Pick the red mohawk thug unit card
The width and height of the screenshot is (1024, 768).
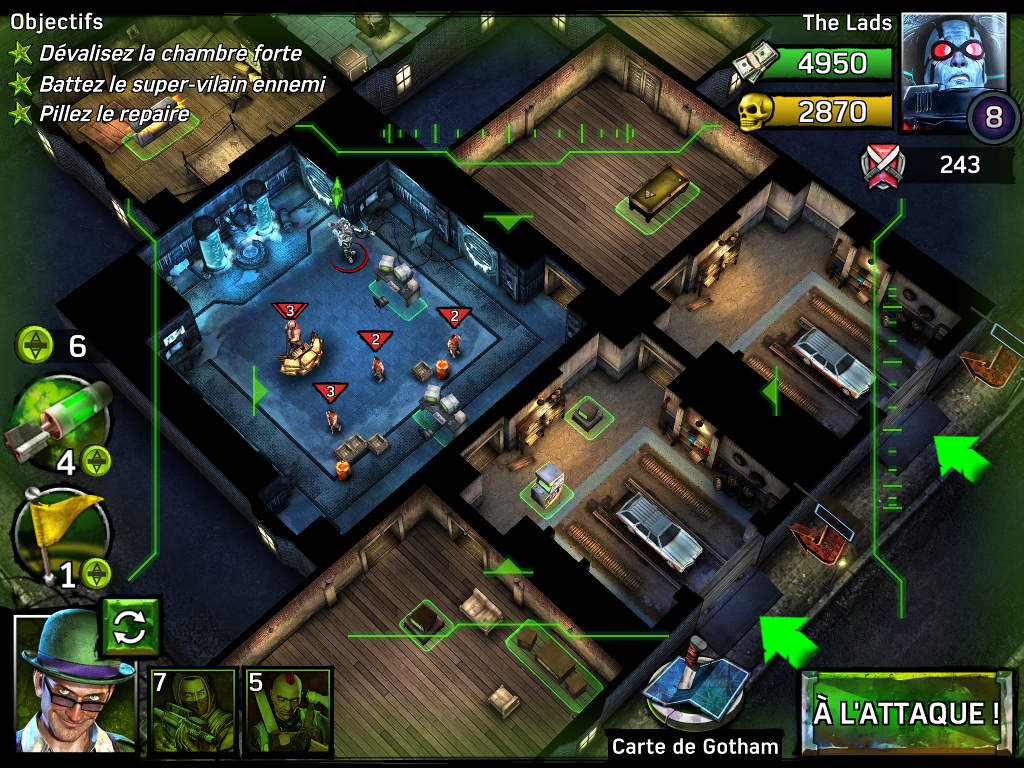pos(288,711)
